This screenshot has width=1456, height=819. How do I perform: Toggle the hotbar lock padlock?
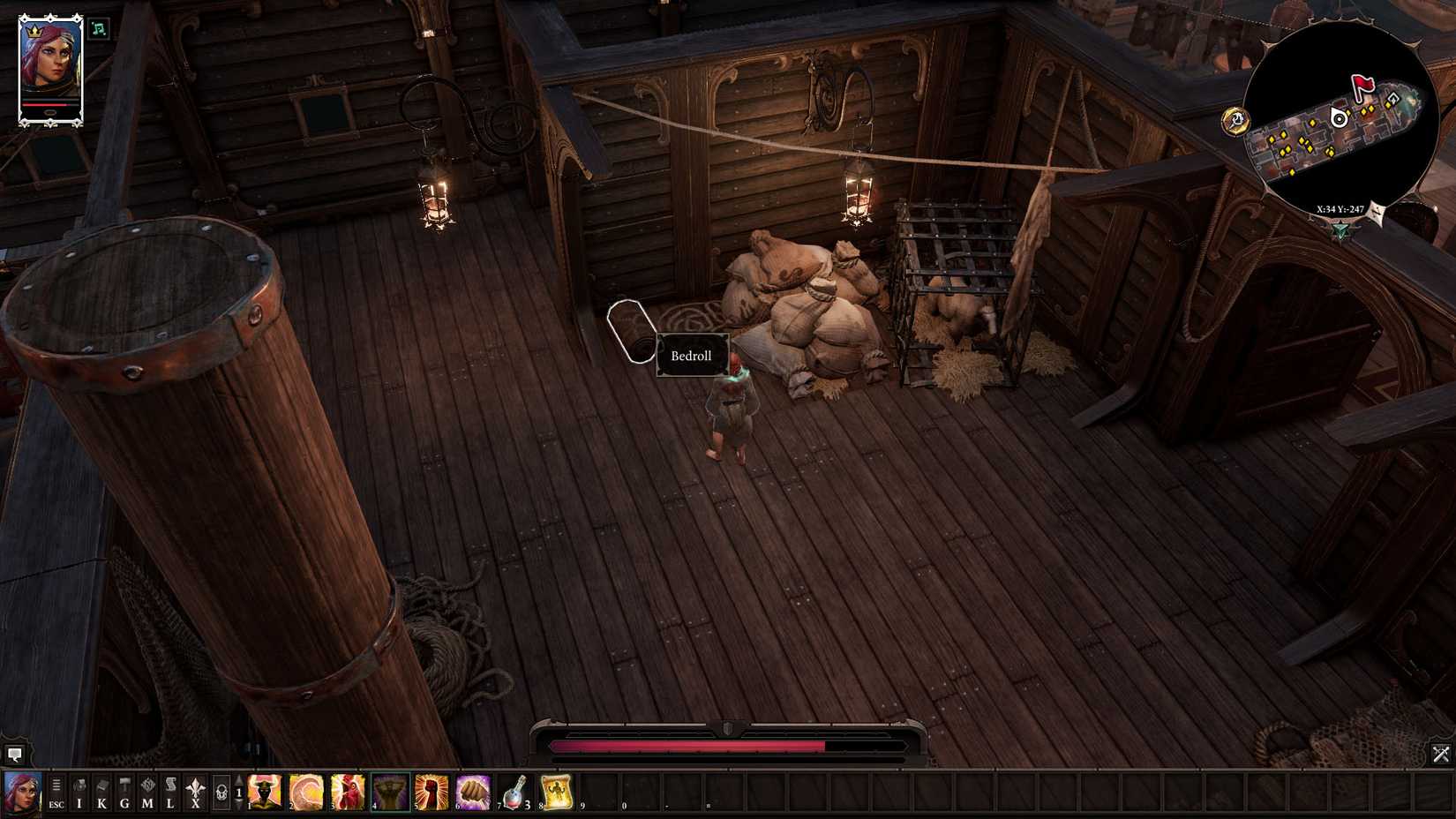221,792
